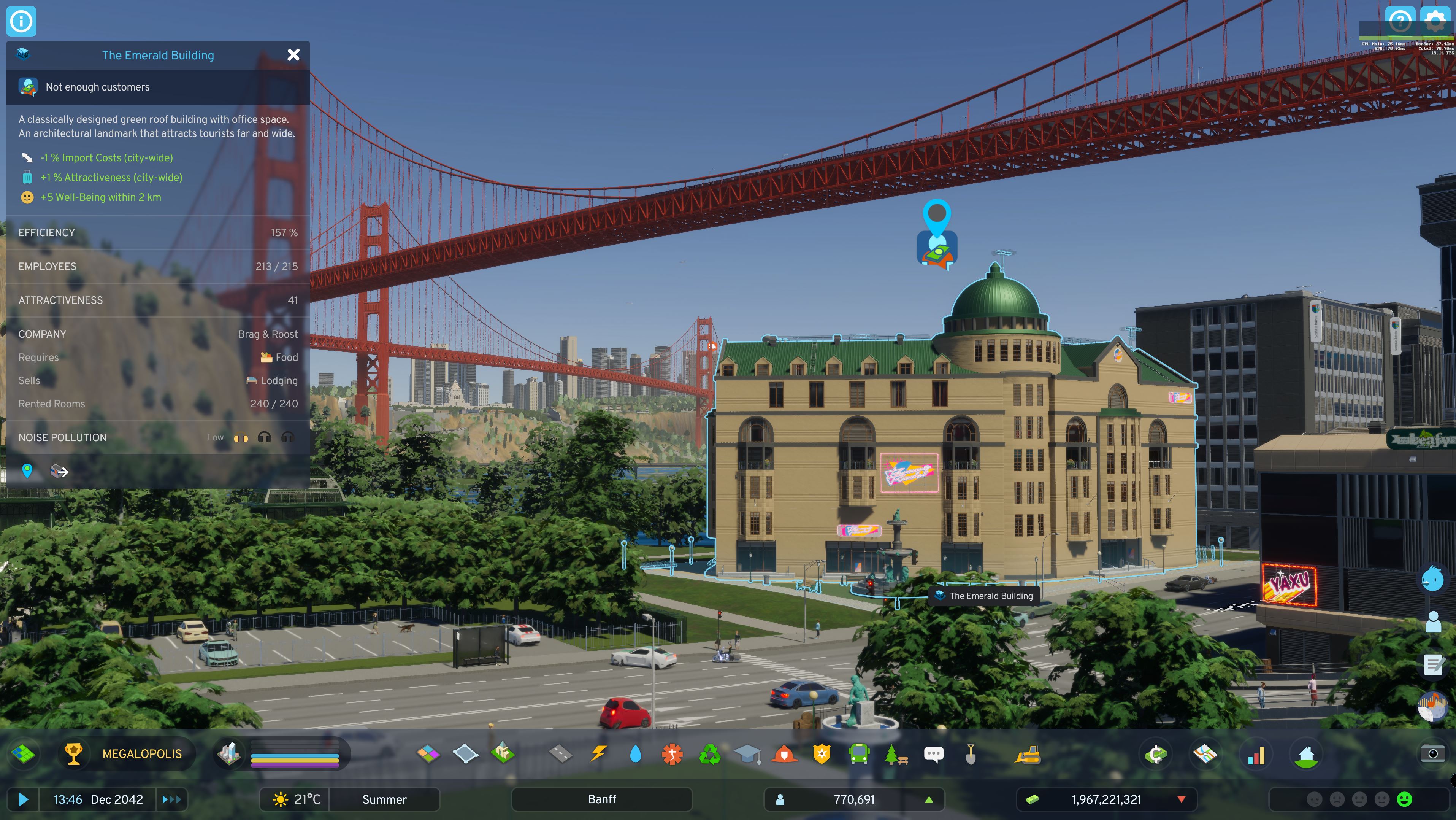Pause the simulation with the play button
The height and width of the screenshot is (820, 1456).
tap(22, 799)
